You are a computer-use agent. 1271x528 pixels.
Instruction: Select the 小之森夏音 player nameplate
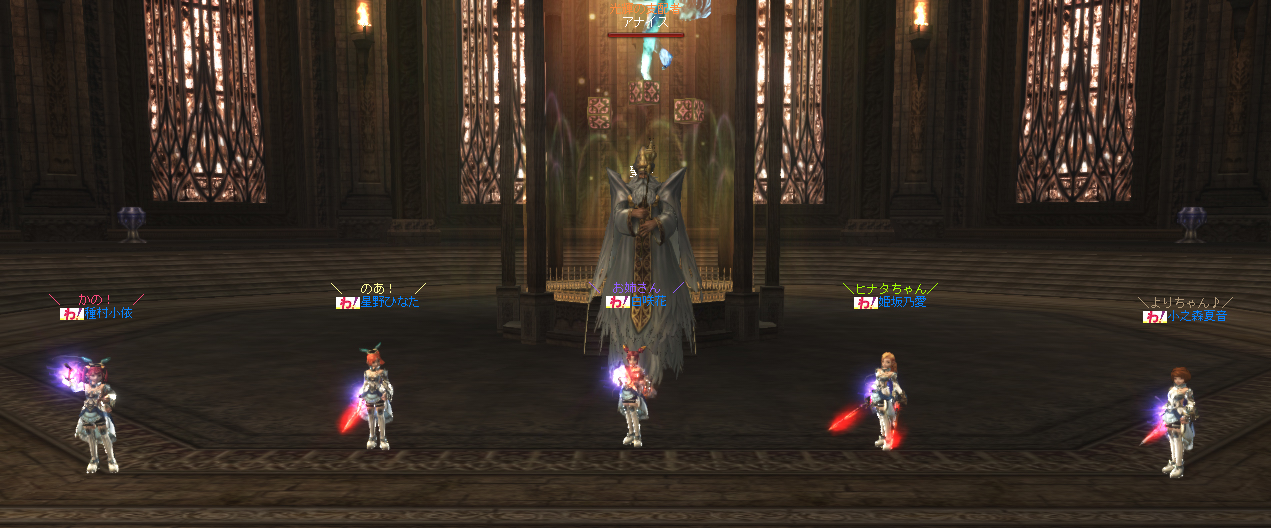tap(1197, 316)
